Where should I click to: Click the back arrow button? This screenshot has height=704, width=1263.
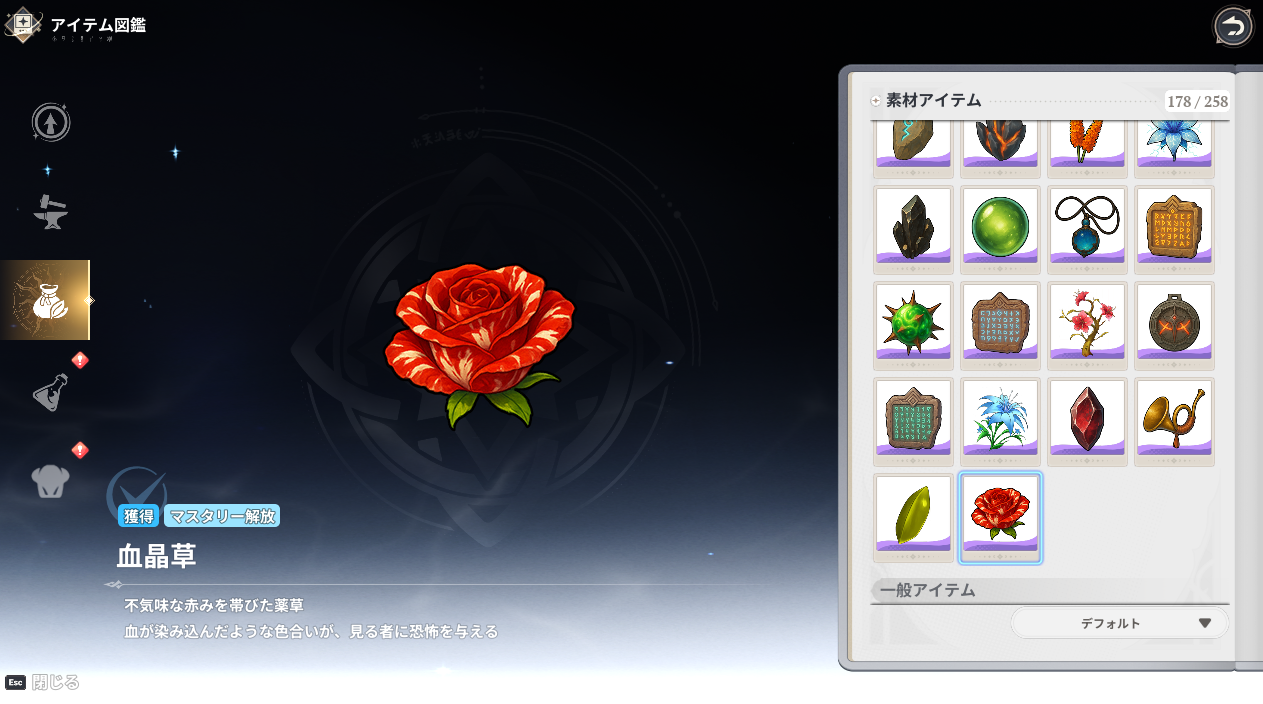pos(1233,26)
